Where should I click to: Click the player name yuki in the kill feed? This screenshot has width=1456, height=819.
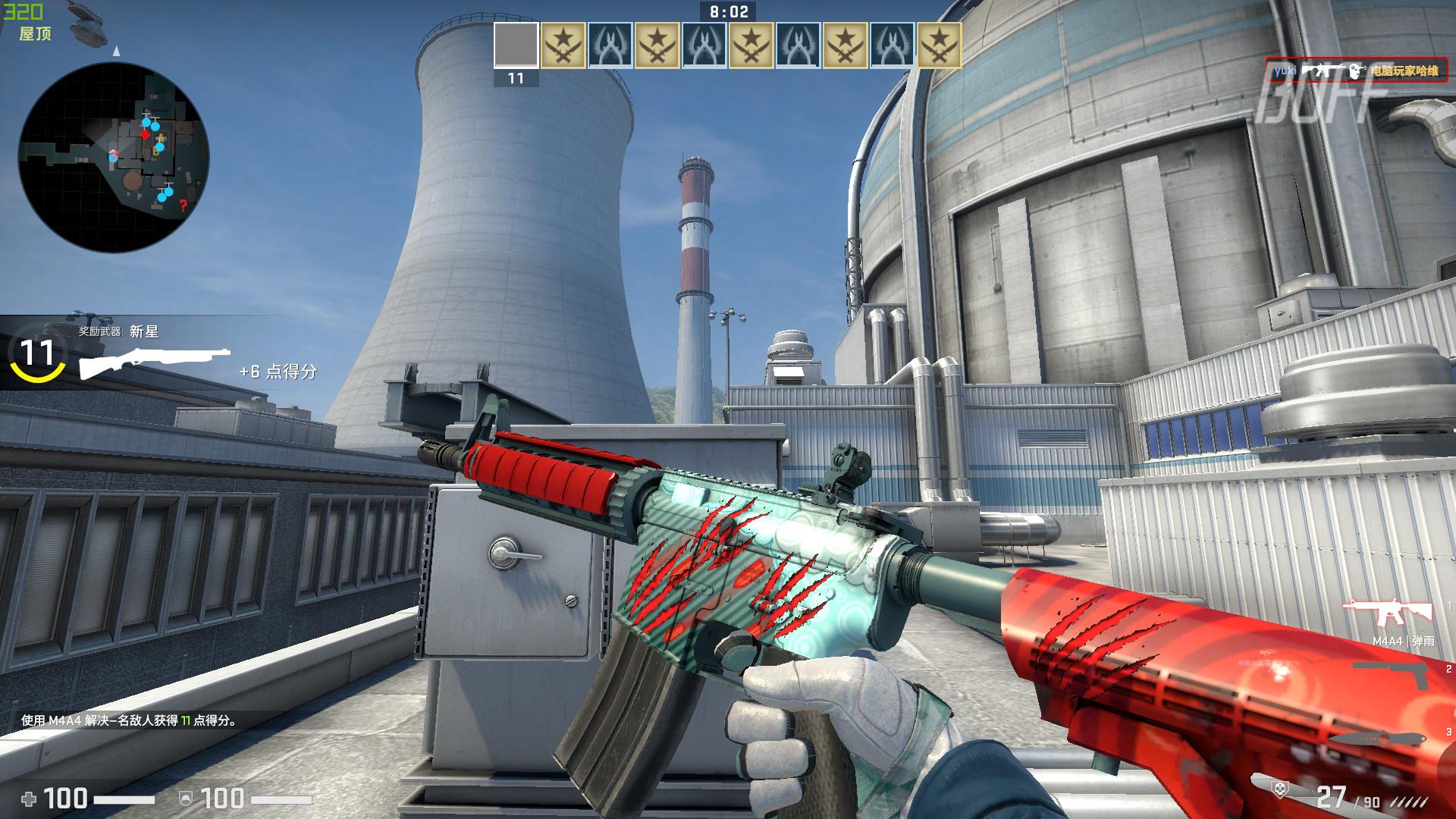[1285, 71]
